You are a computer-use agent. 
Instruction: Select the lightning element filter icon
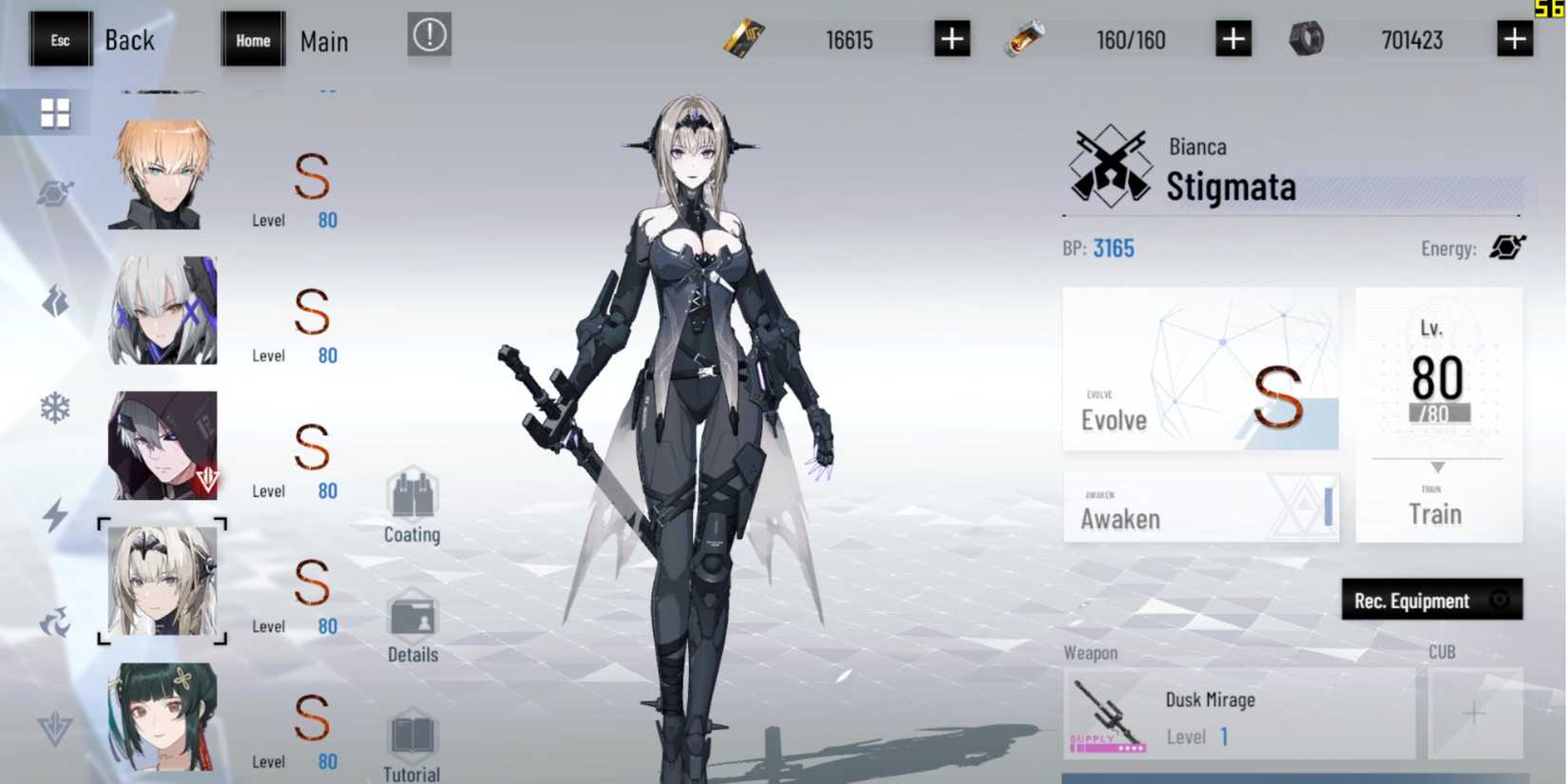tap(55, 516)
